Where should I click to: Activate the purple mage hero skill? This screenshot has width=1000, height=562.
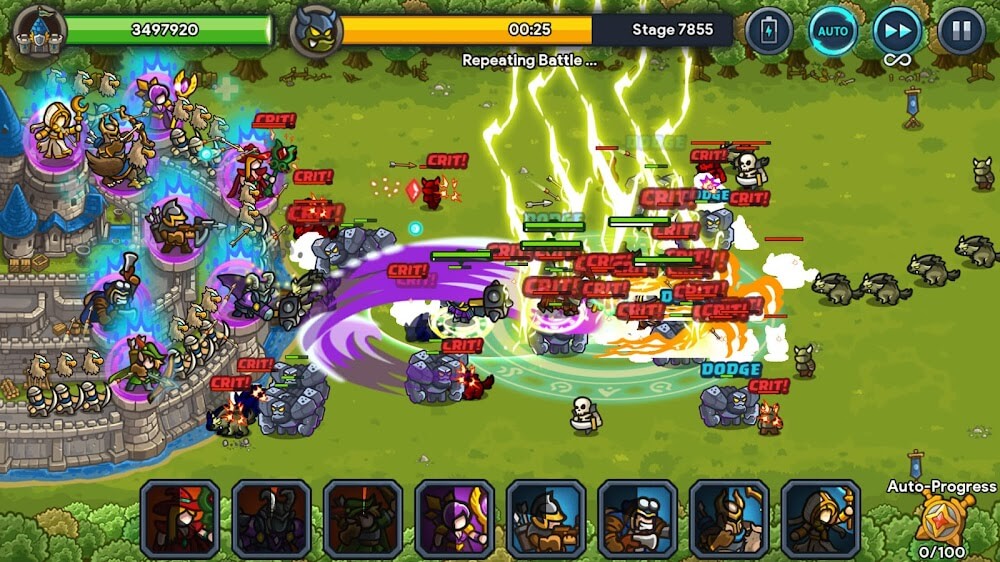[x=454, y=518]
